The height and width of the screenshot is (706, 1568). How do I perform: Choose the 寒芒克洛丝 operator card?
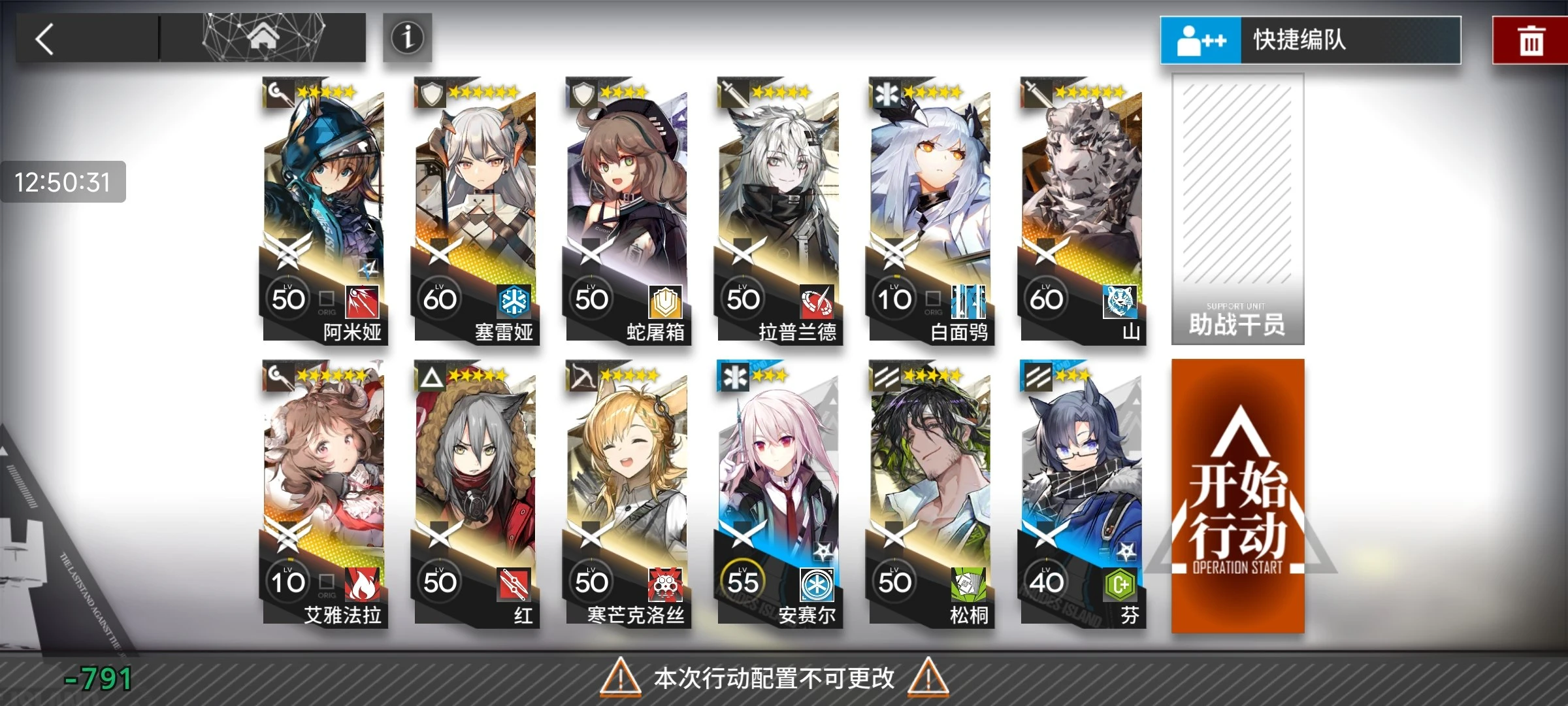(627, 494)
